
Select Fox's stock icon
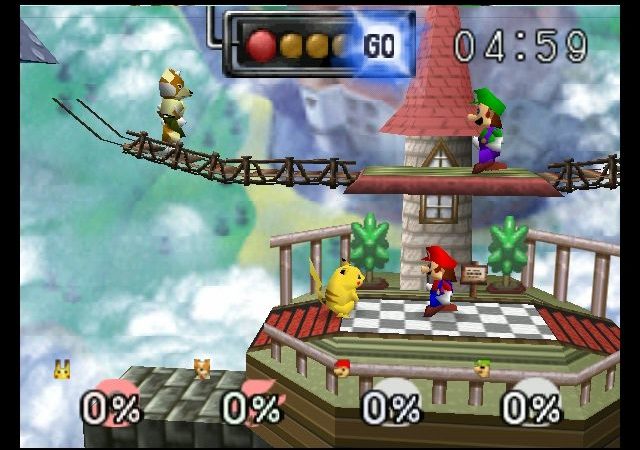point(202,370)
